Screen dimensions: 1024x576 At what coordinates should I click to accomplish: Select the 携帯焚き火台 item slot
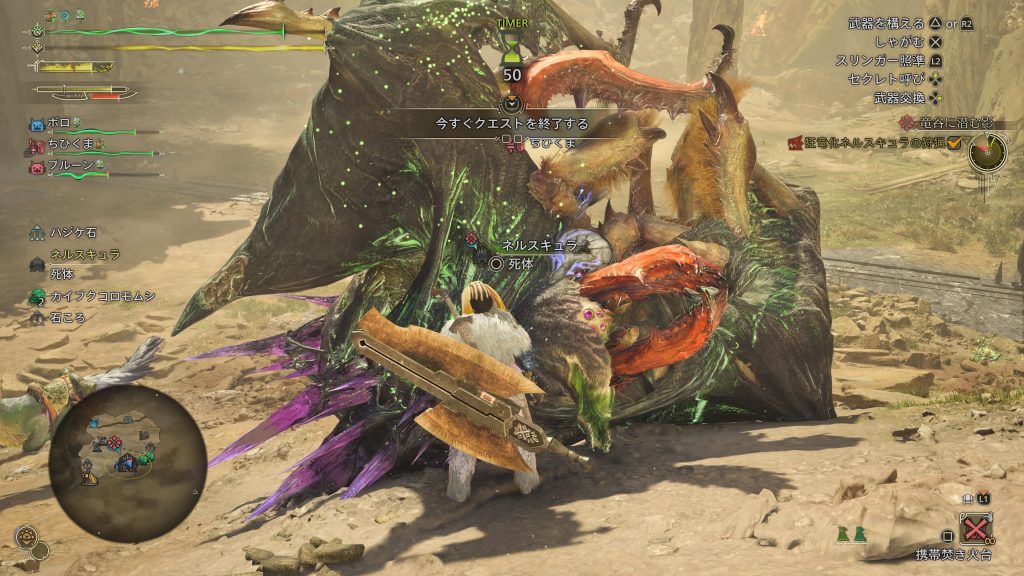pyautogui.click(x=974, y=527)
